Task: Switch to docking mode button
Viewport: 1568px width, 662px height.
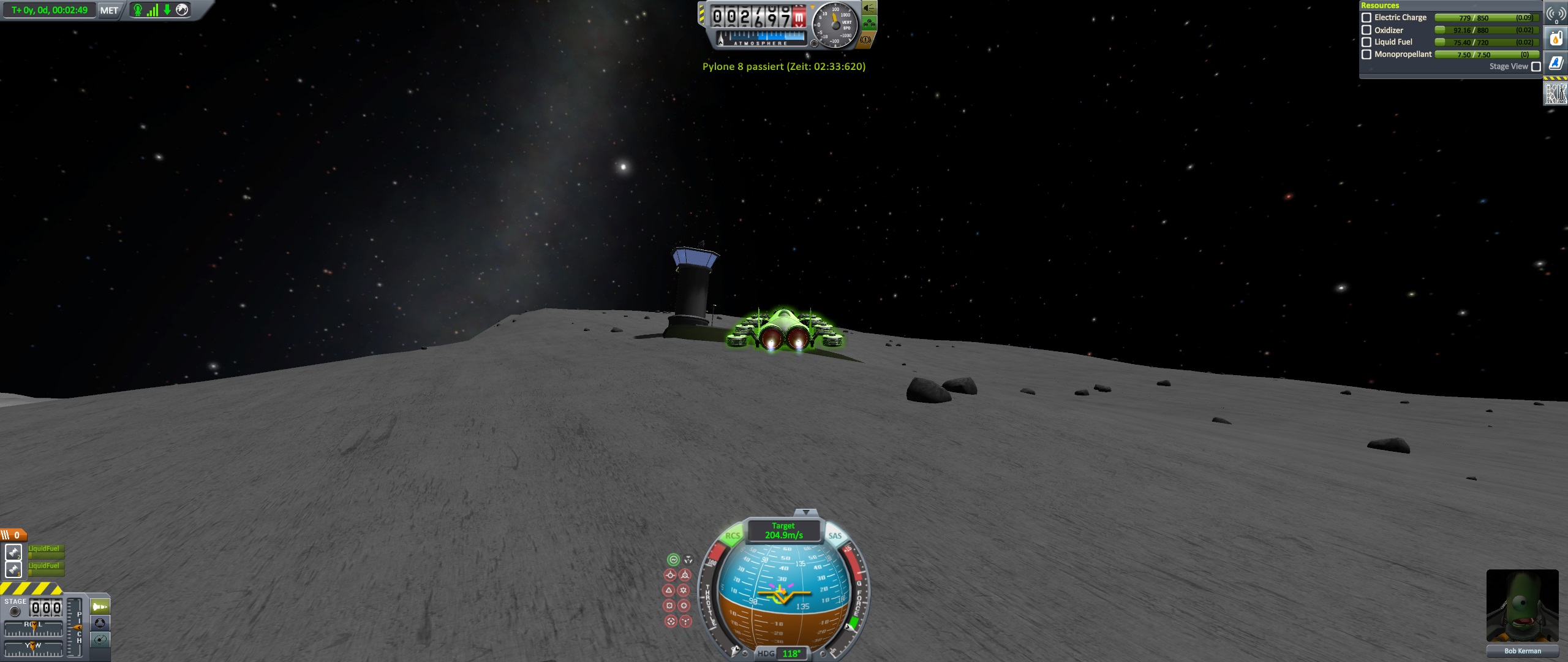Action: pyautogui.click(x=100, y=623)
